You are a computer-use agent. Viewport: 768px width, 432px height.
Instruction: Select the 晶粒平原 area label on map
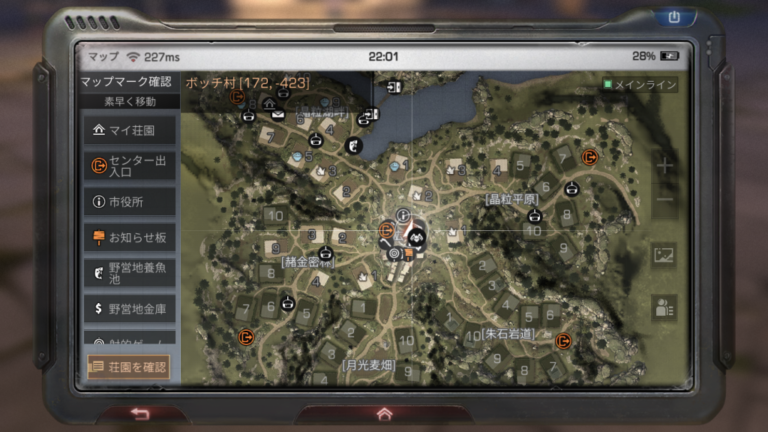(x=512, y=199)
